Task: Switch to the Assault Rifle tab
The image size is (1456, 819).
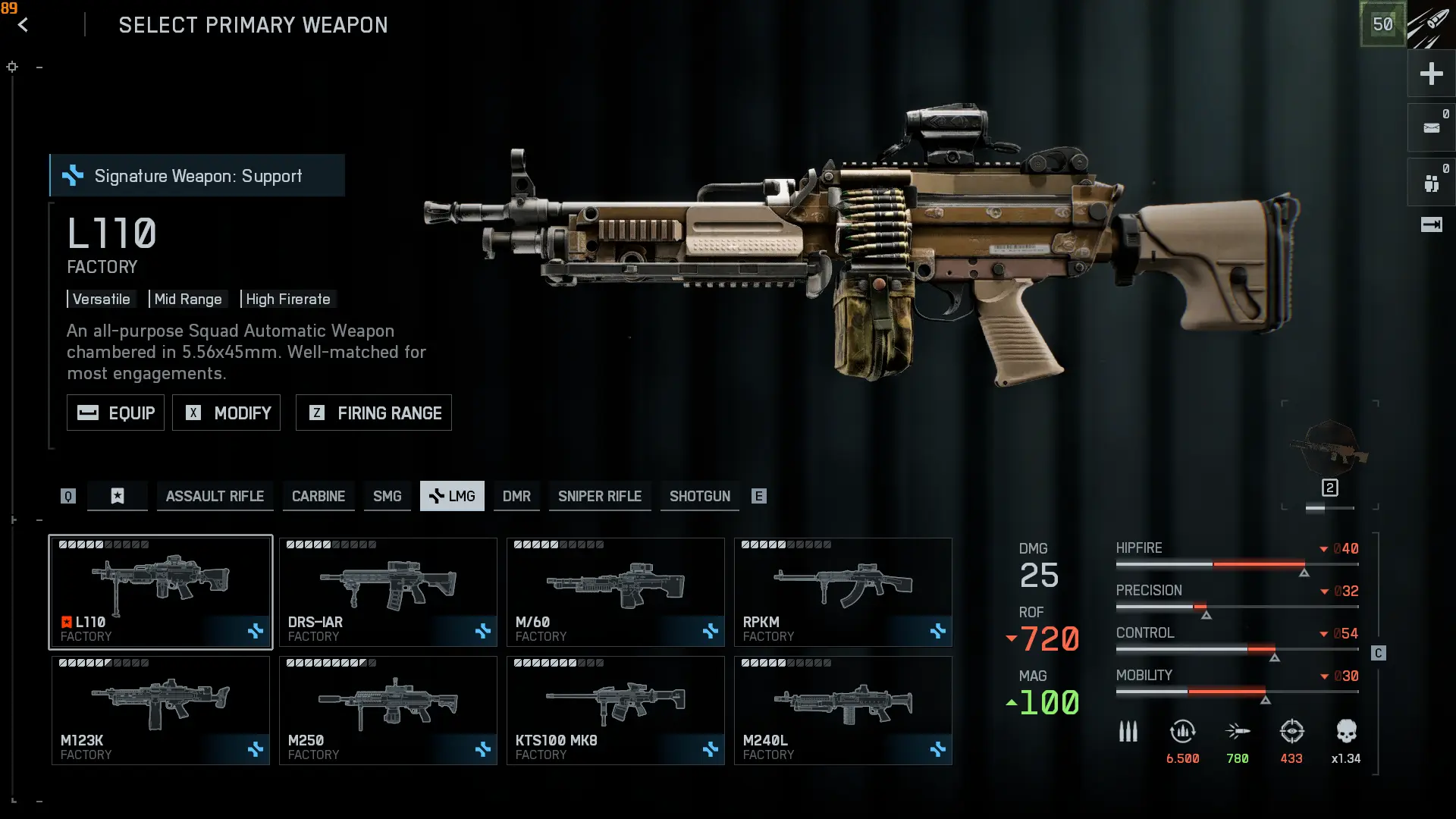Action: [215, 496]
